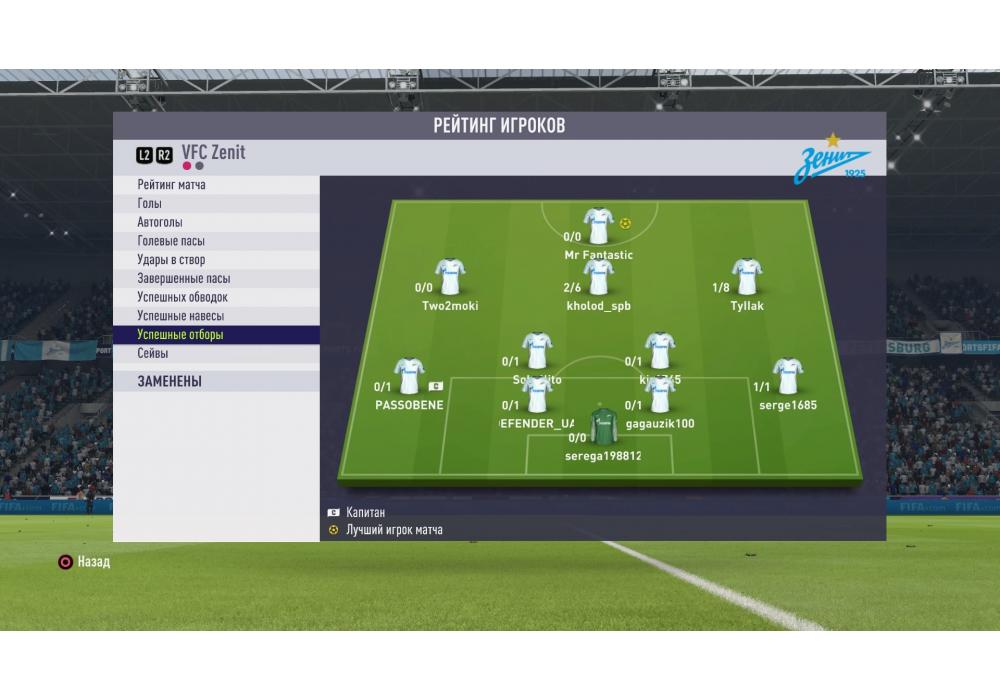Select serge1685 on the formation
This screenshot has width=1000, height=700.
coord(787,376)
